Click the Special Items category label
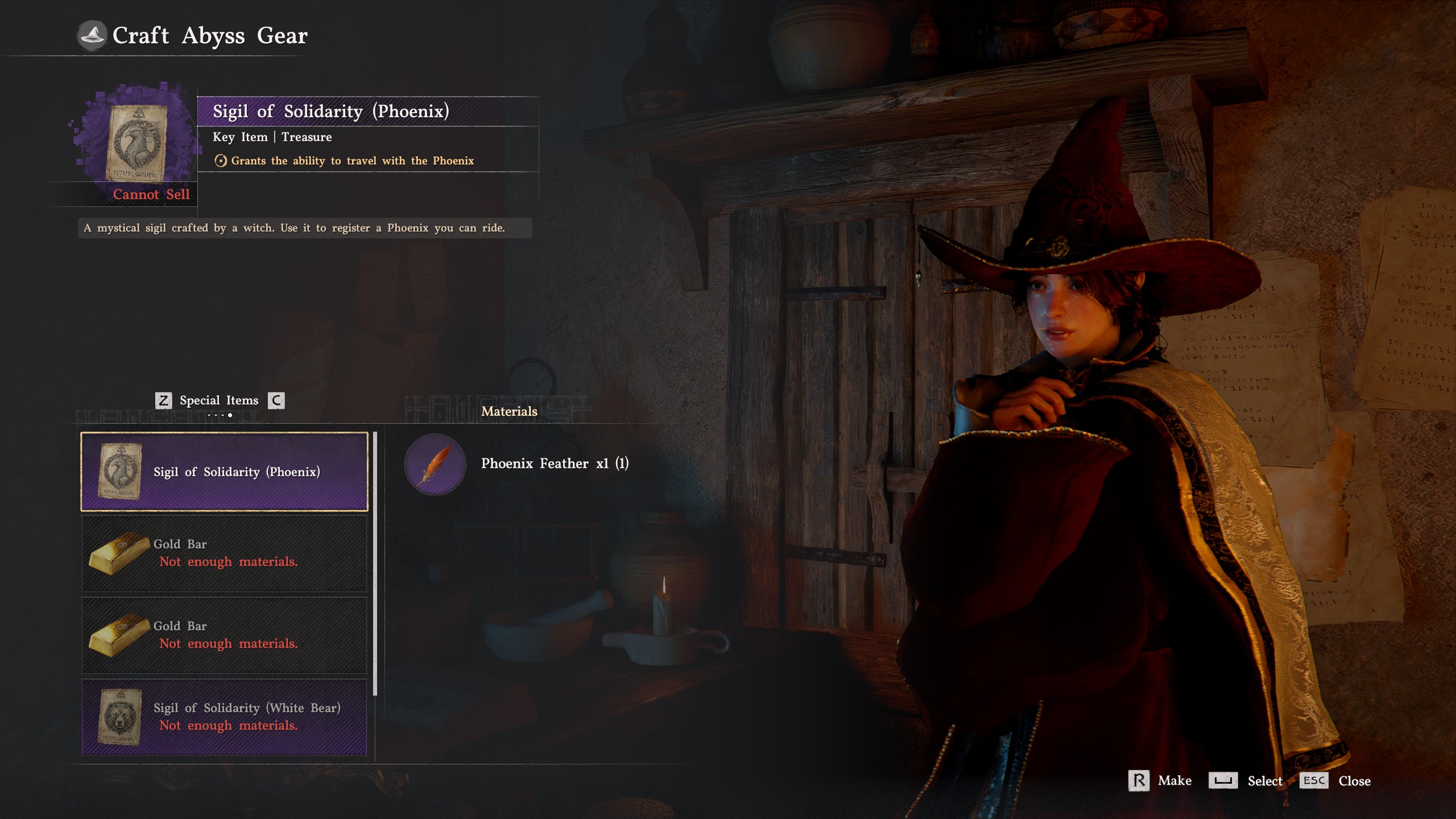This screenshot has height=819, width=1456. click(x=219, y=400)
